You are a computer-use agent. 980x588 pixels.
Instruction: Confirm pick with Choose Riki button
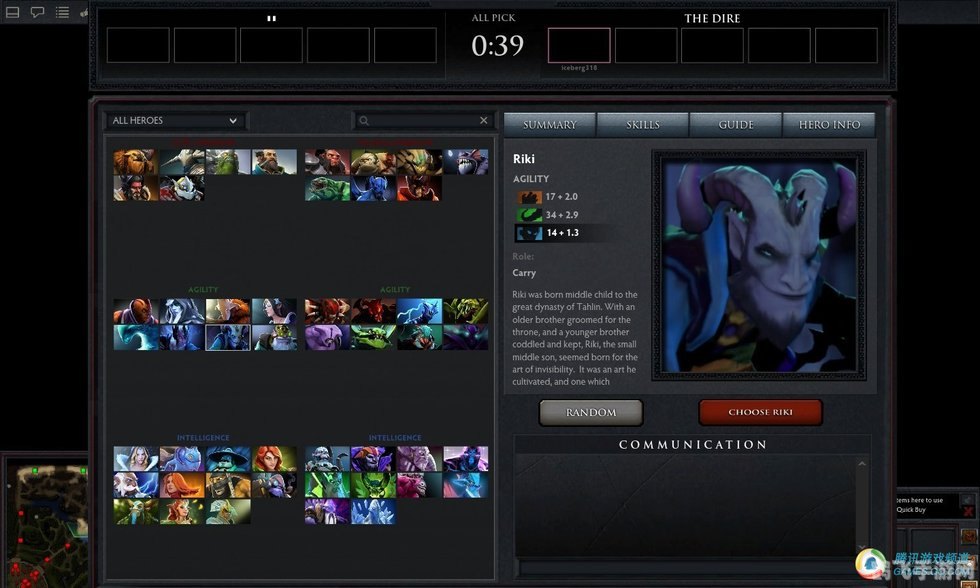tap(760, 412)
